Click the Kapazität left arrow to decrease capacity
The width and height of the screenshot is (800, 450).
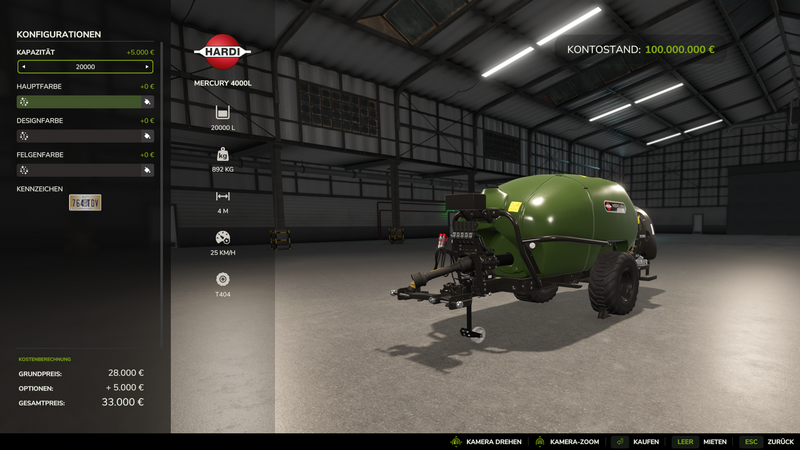coord(23,67)
